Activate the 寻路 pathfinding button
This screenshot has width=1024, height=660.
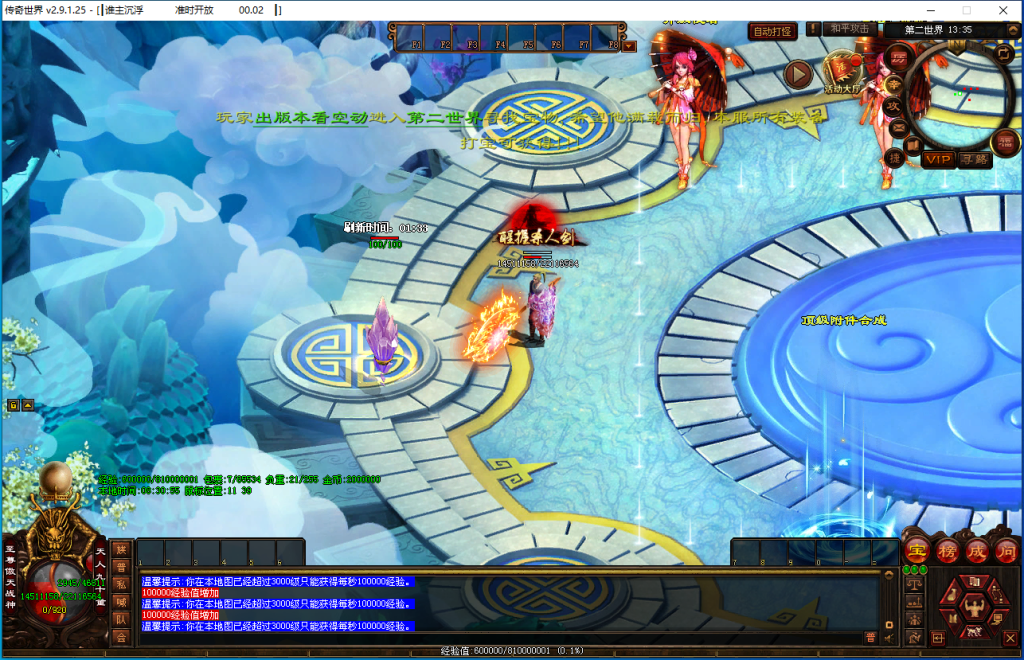[973, 159]
